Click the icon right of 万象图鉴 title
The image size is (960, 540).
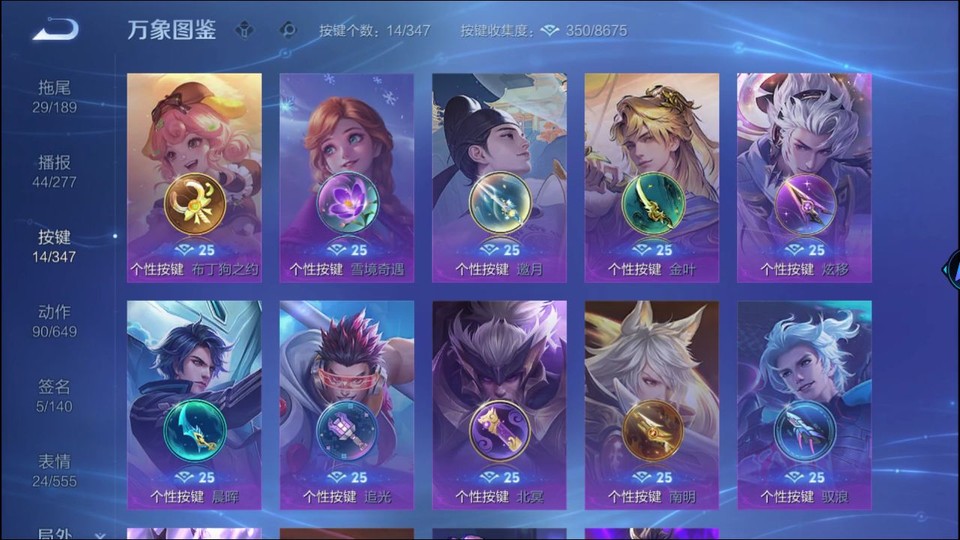point(244,30)
